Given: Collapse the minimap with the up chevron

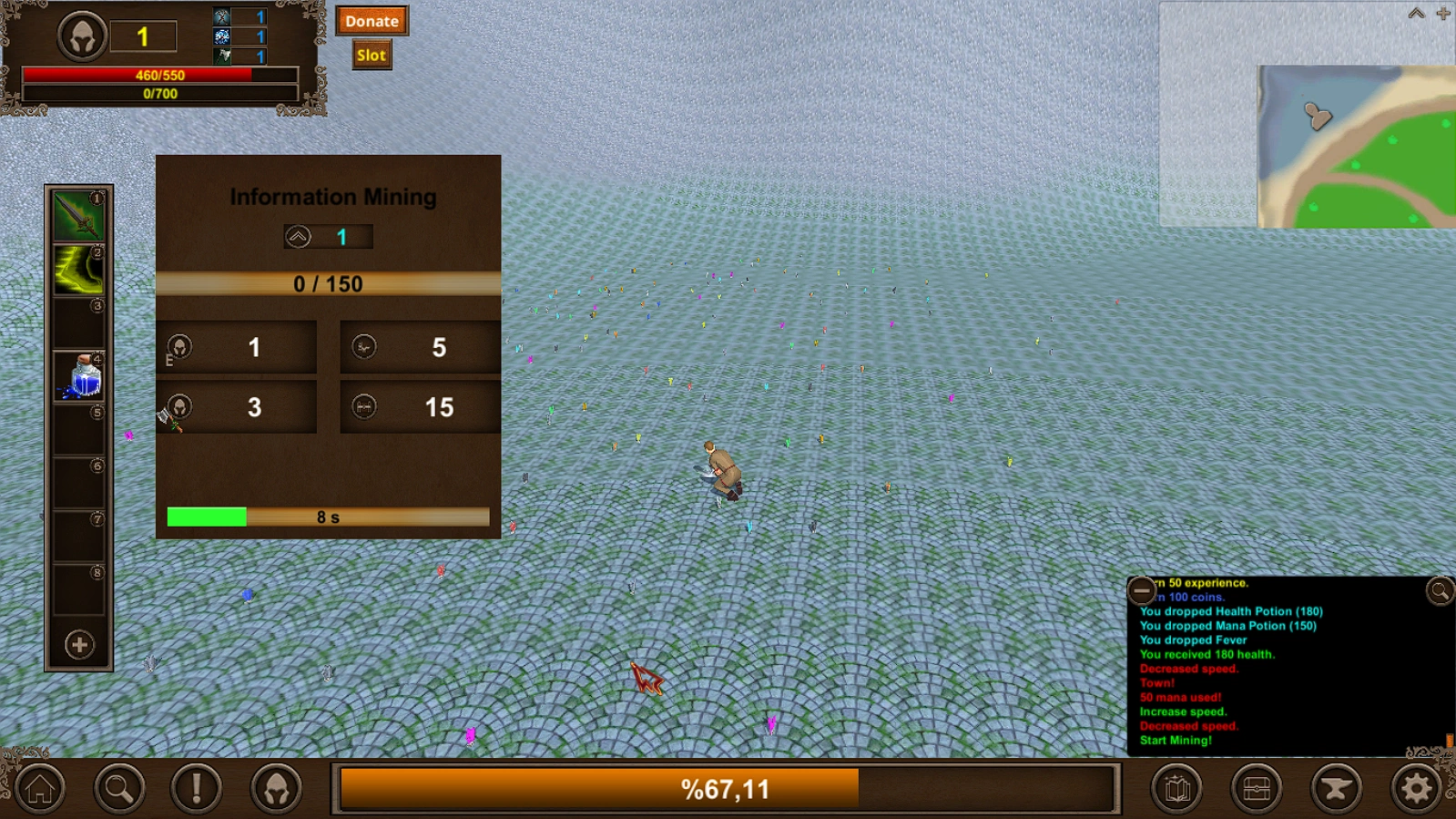Looking at the screenshot, I should (1415, 14).
